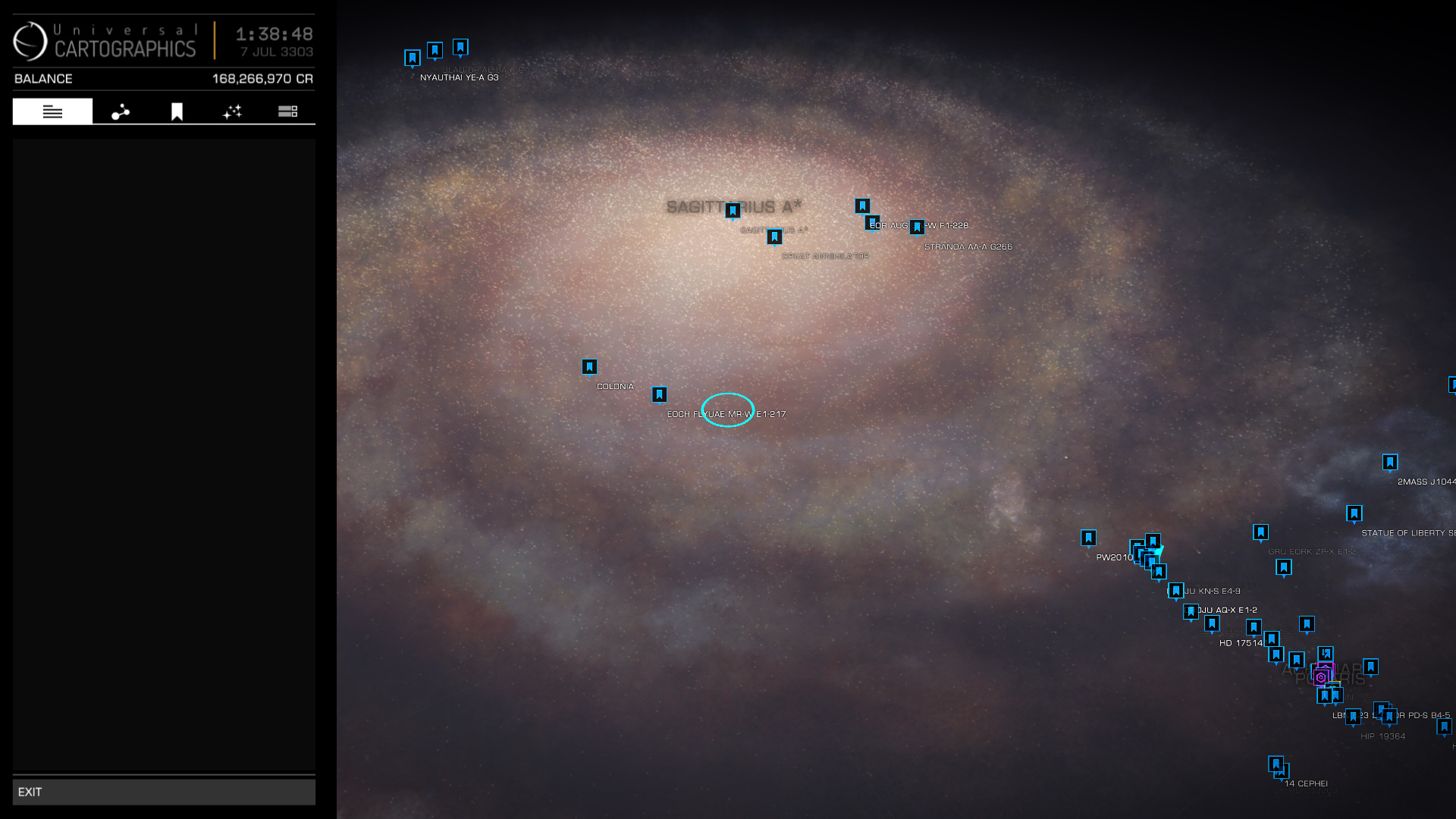Click the Eoch Flyuae MR-W E1-217 bookmark
Viewport: 1456px width, 819px height.
(659, 394)
